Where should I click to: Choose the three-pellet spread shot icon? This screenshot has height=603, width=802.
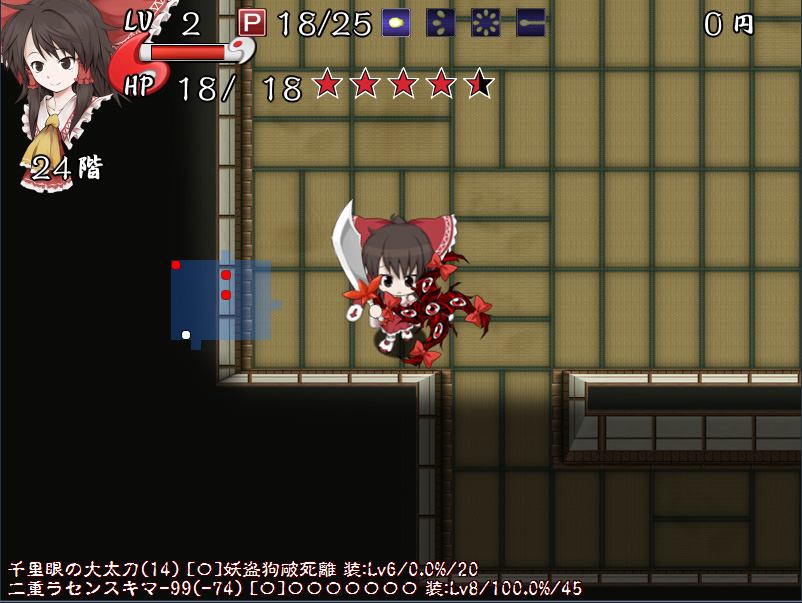point(441,23)
